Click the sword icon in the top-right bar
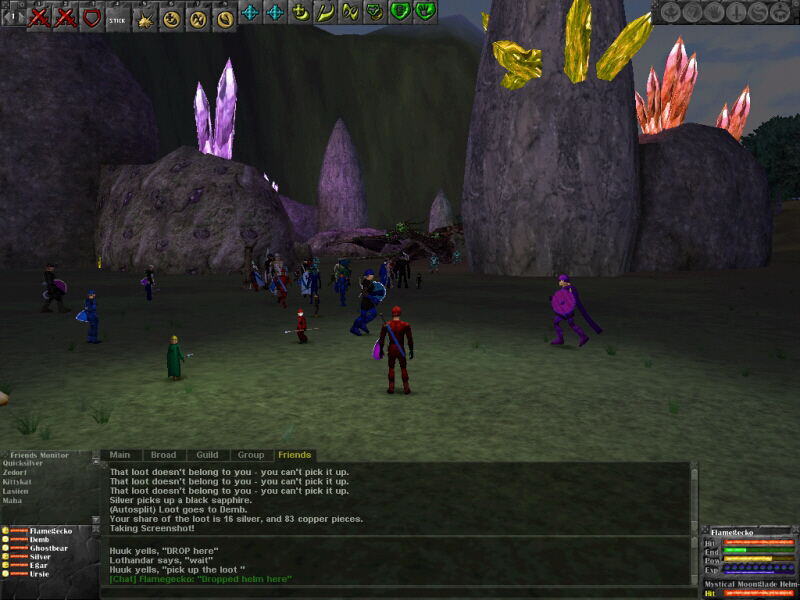Image resolution: width=800 pixels, height=600 pixels. click(x=737, y=12)
